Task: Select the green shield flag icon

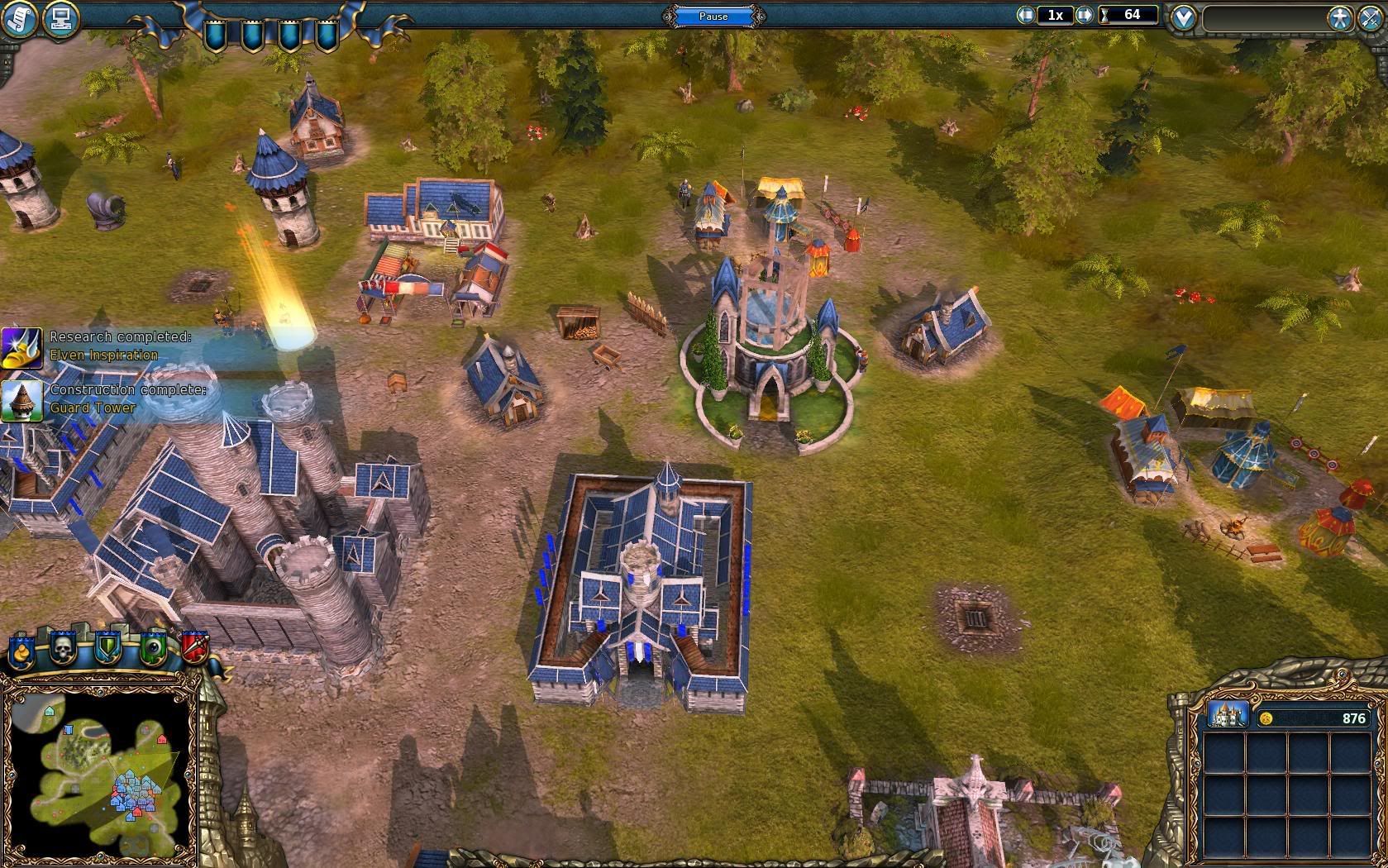Action: pos(107,649)
